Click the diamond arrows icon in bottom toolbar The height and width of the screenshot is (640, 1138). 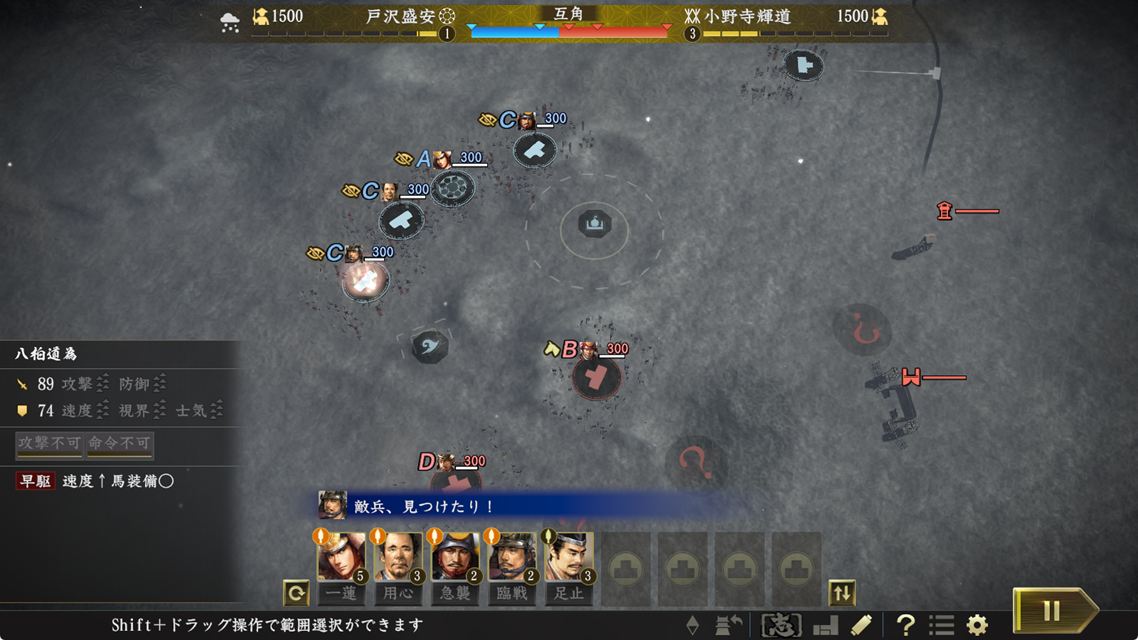692,626
